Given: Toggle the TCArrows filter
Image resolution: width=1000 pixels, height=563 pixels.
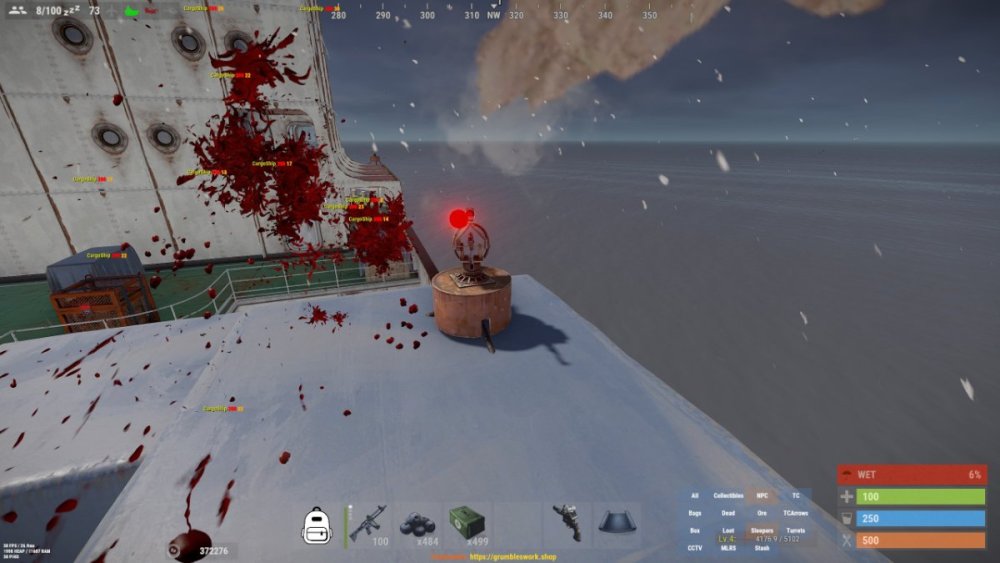Looking at the screenshot, I should pyautogui.click(x=796, y=513).
